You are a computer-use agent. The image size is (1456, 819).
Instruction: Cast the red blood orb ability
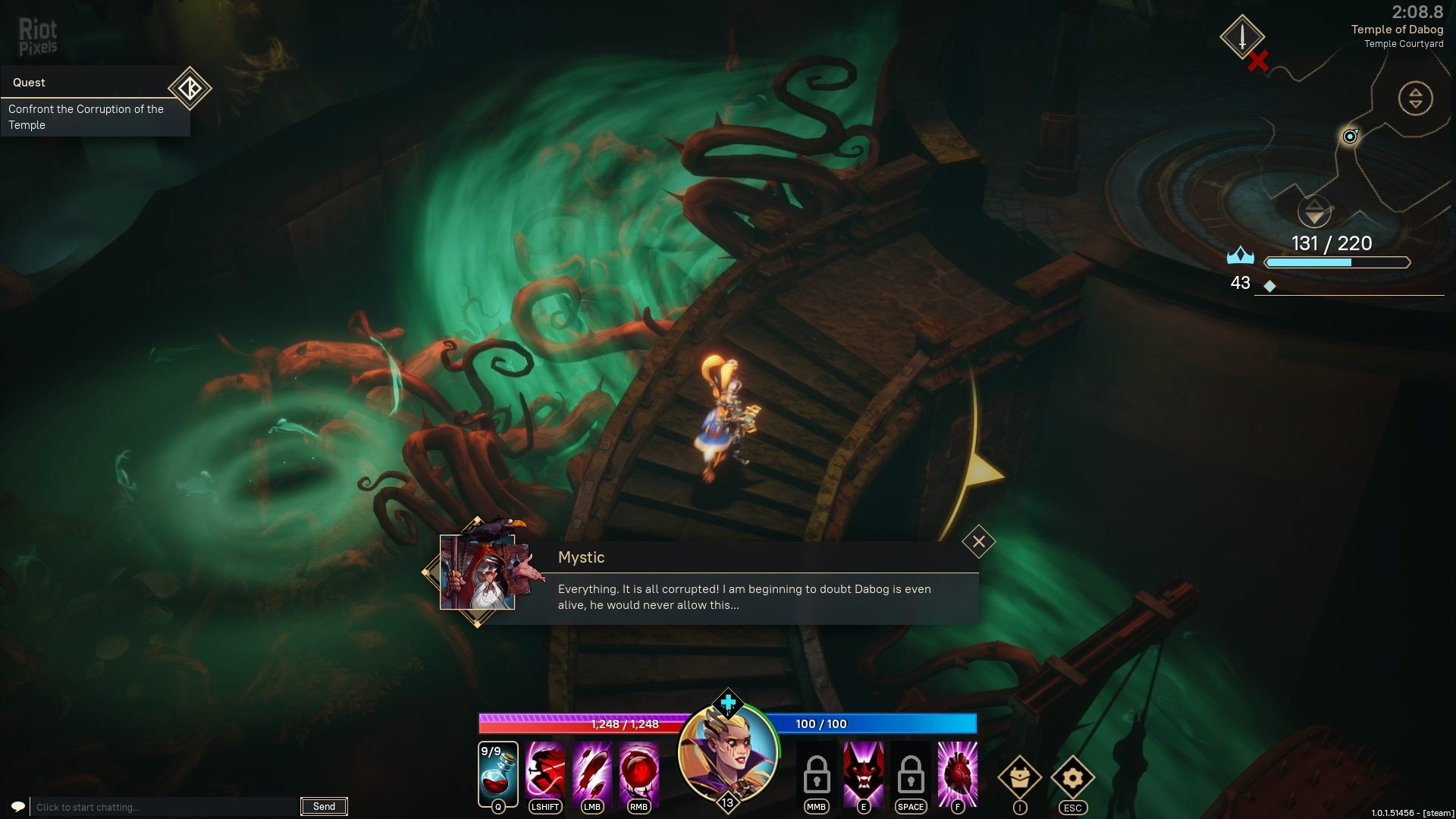click(639, 773)
